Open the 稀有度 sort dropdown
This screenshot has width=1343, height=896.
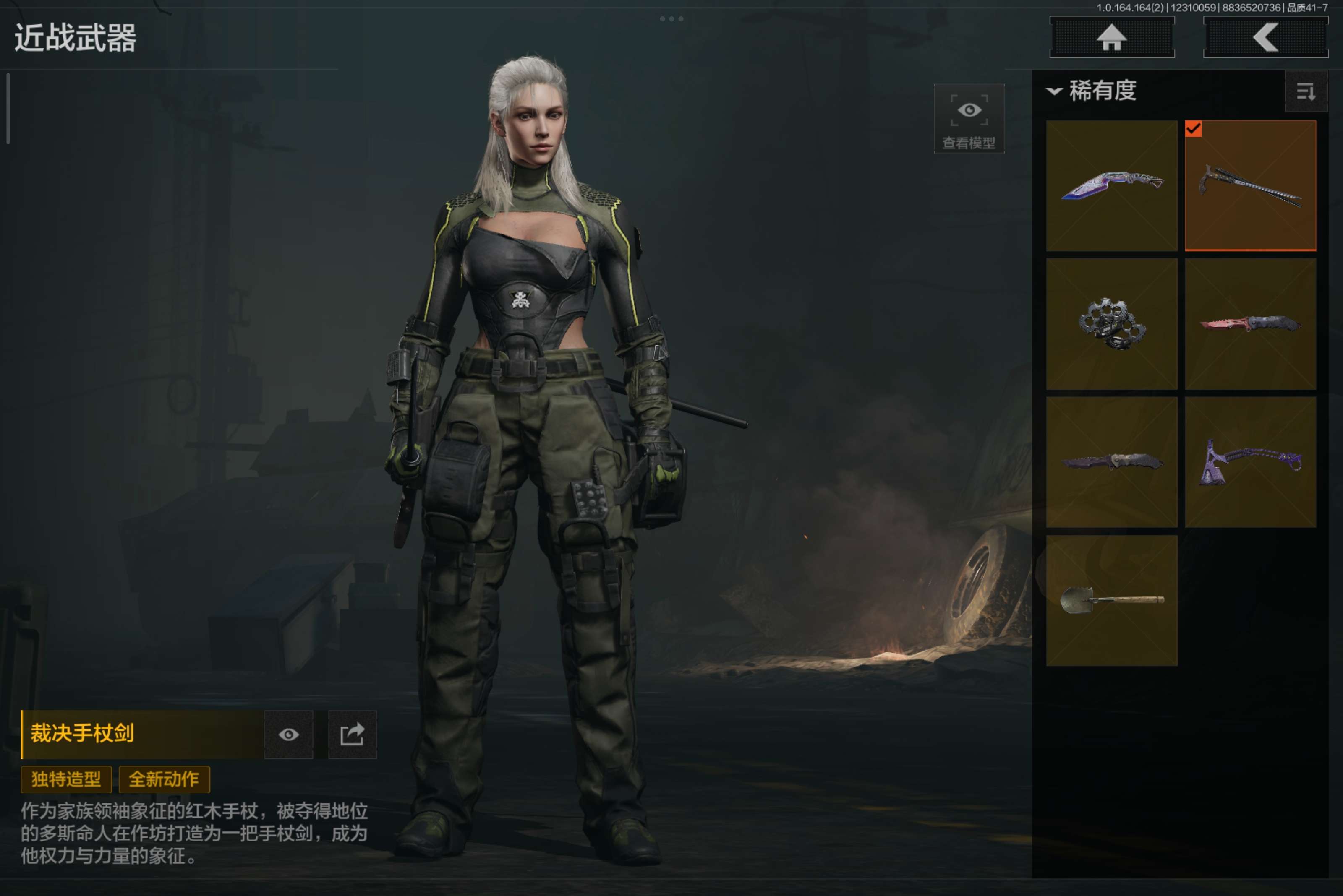click(x=1092, y=91)
